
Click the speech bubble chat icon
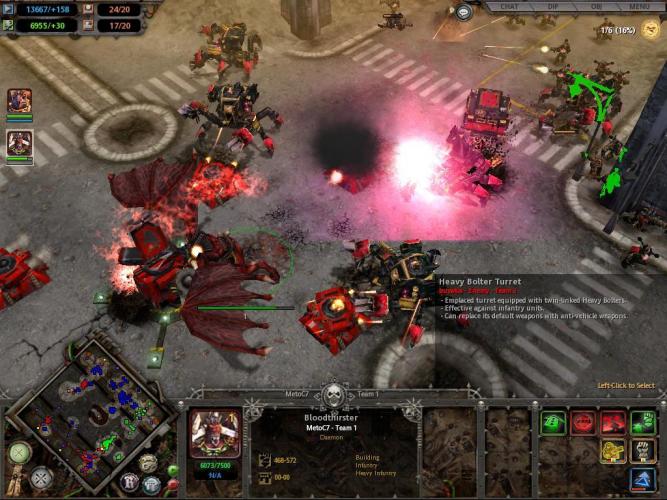coord(464,12)
